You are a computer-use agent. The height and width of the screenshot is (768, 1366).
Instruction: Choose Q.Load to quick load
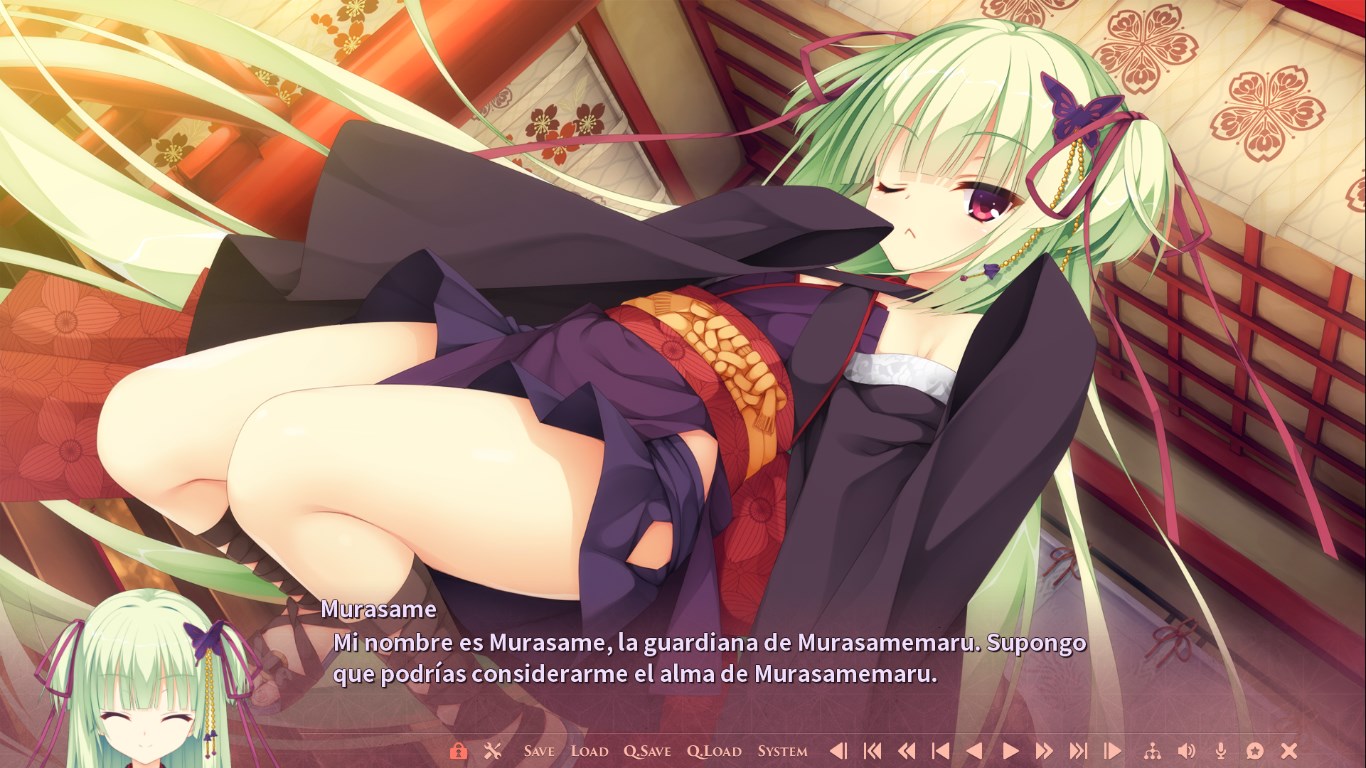[x=714, y=751]
